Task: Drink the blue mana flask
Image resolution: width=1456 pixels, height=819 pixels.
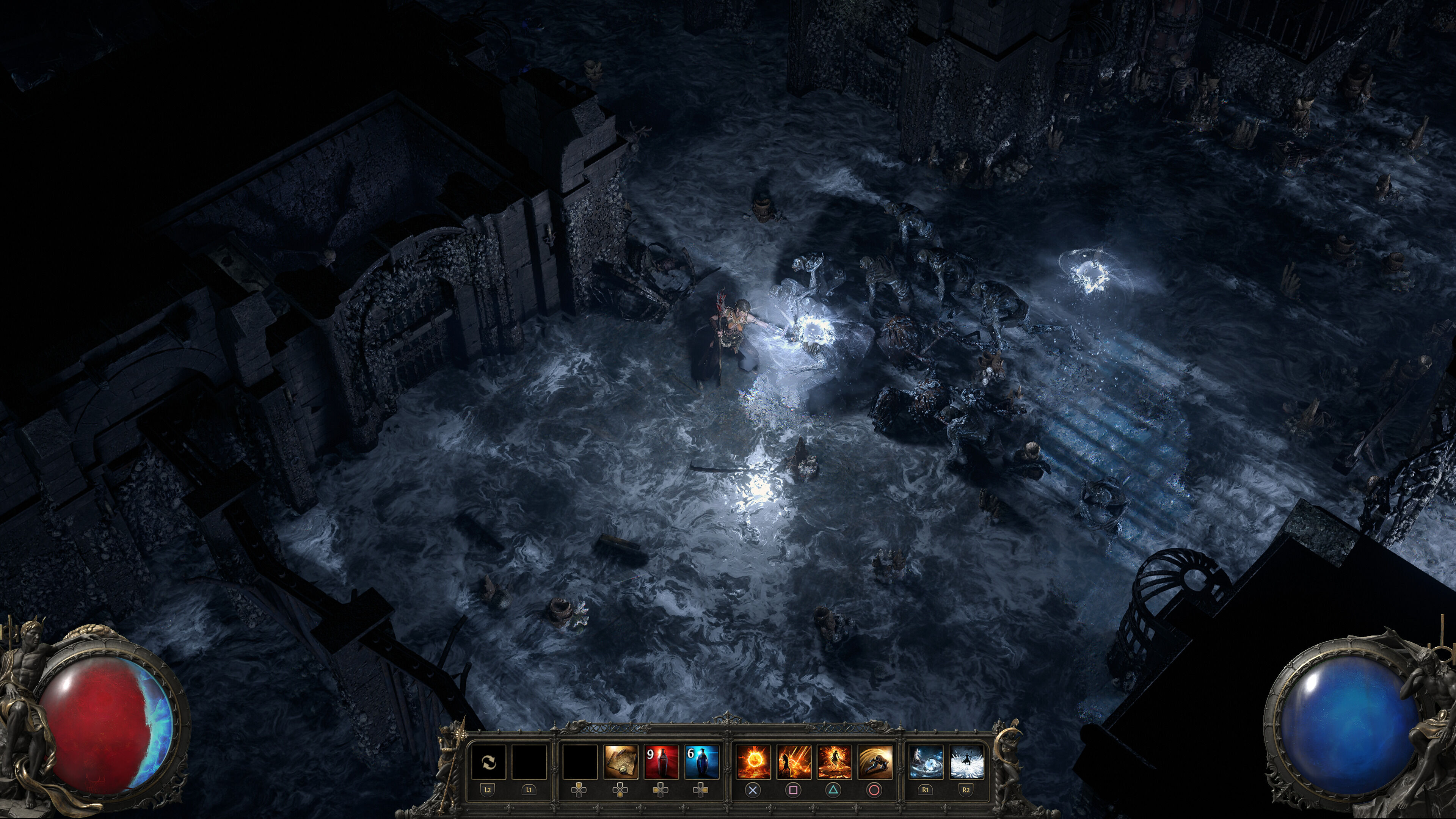Action: [701, 763]
